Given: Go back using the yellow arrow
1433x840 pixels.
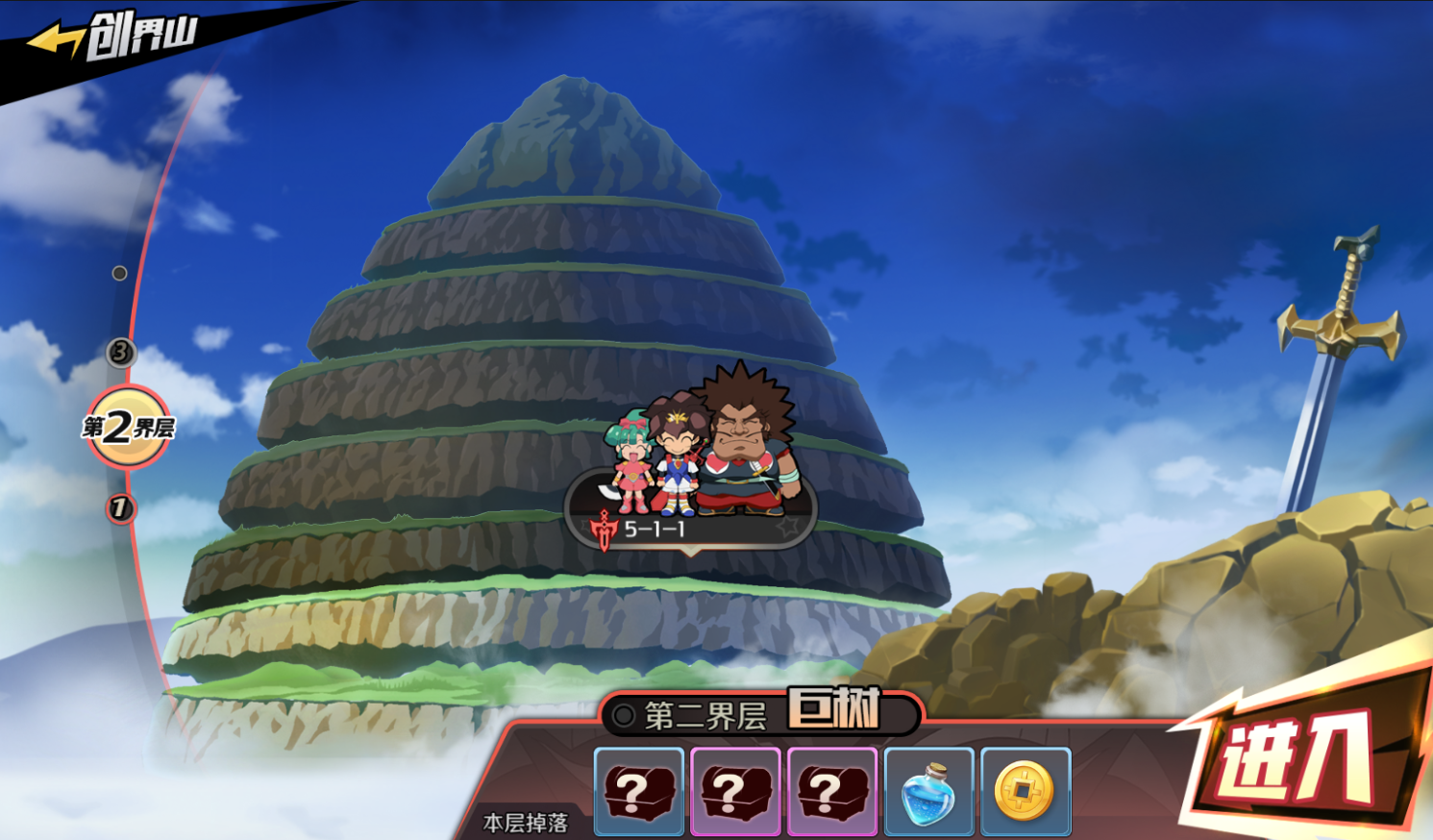Looking at the screenshot, I should point(55,40).
